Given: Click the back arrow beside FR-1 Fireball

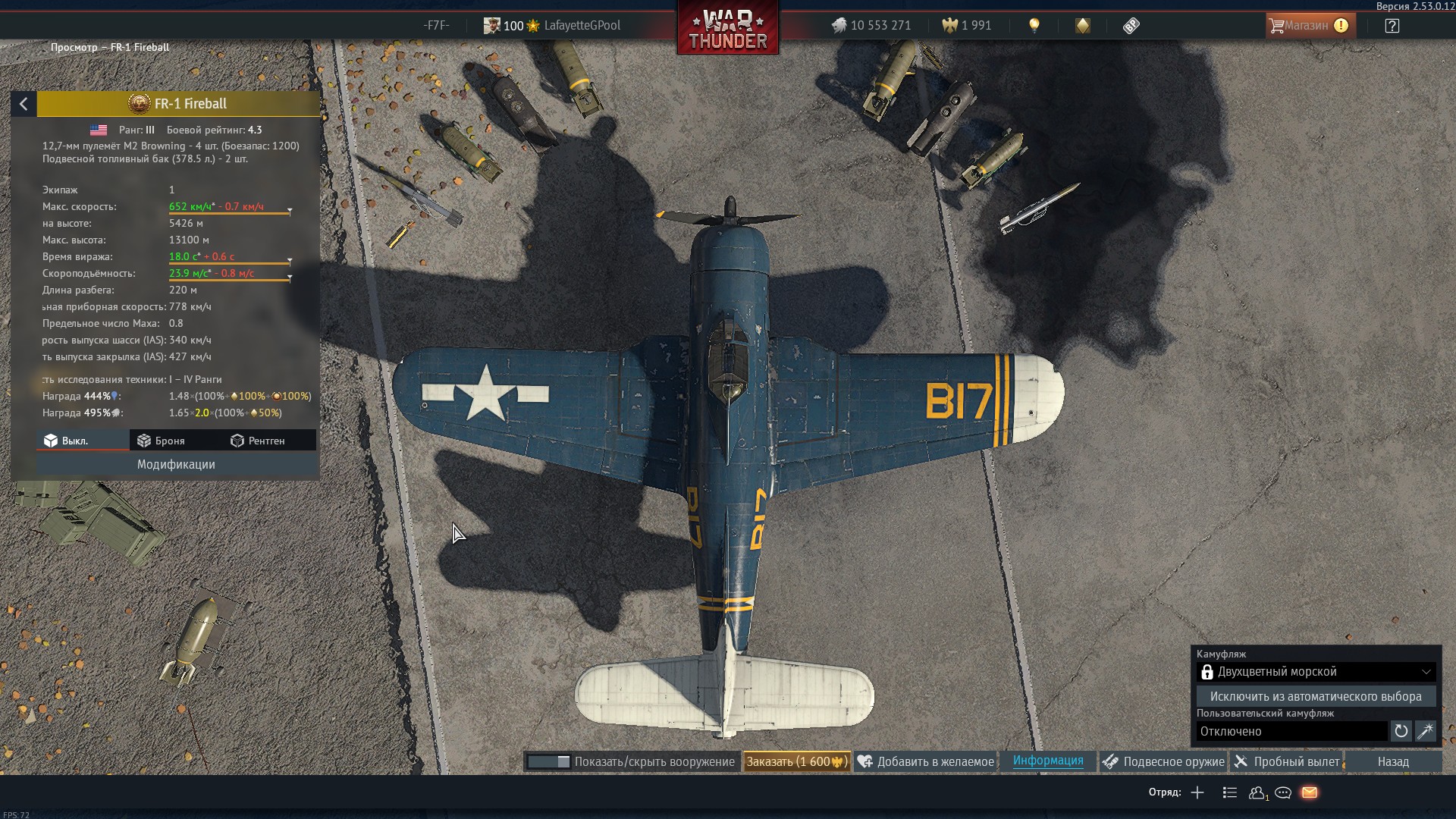Looking at the screenshot, I should (x=24, y=104).
